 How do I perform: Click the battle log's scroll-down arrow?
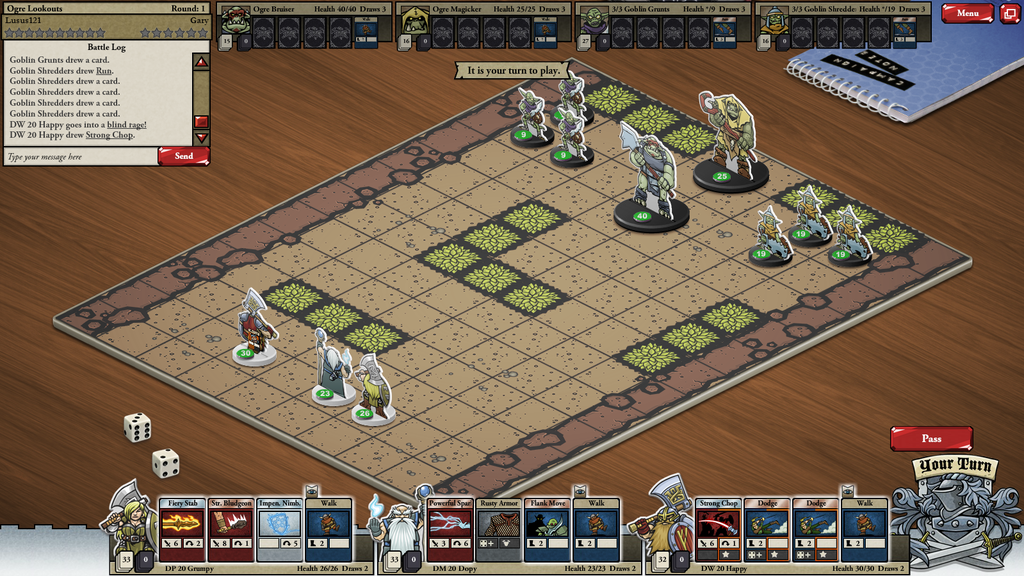coord(201,137)
